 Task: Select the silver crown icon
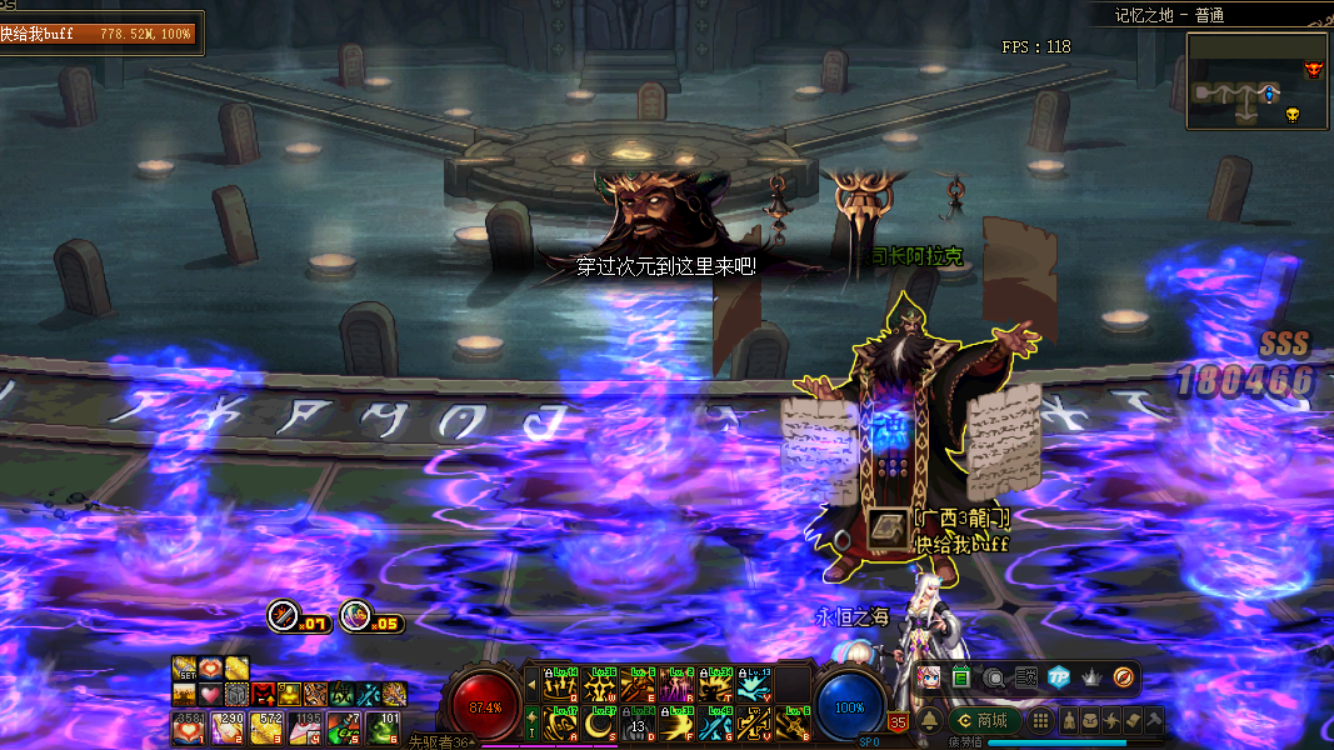pyautogui.click(x=1092, y=677)
